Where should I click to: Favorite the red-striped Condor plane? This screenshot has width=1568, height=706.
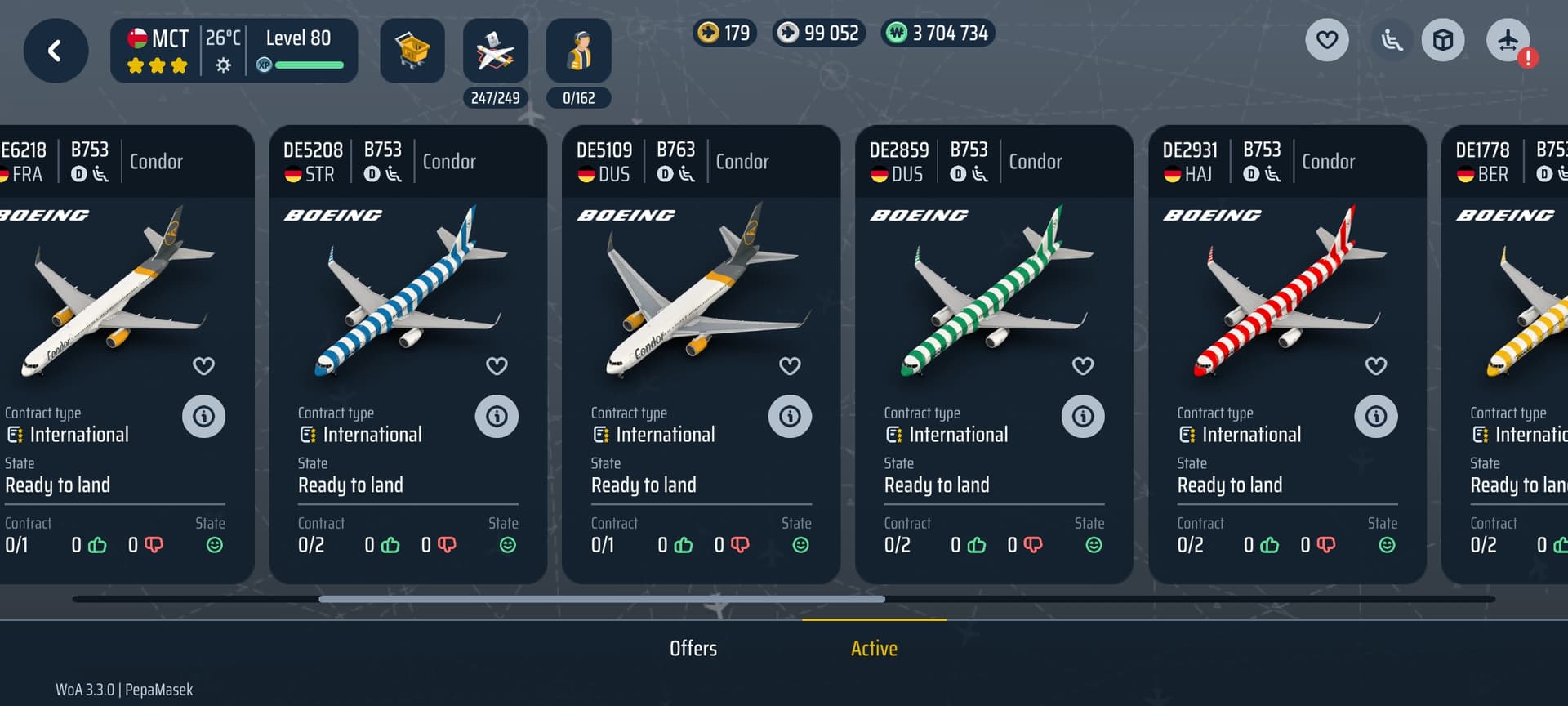pyautogui.click(x=1376, y=366)
